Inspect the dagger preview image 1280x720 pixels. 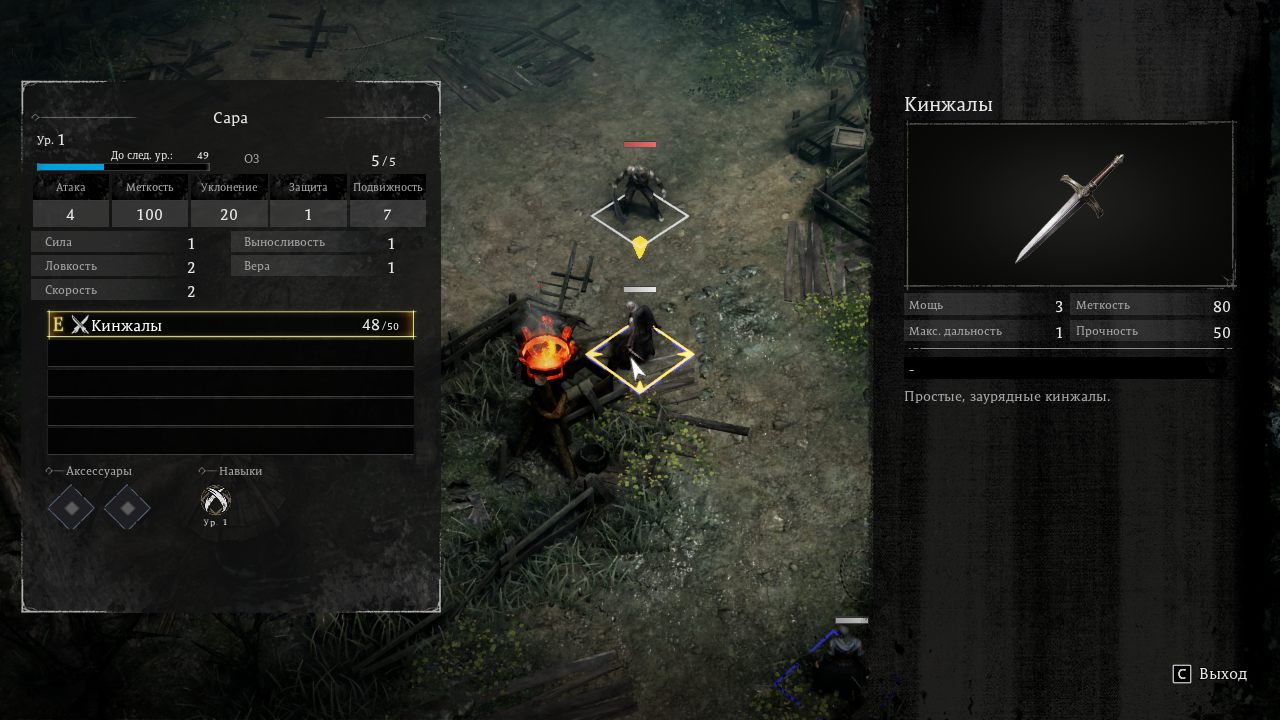click(x=1069, y=206)
